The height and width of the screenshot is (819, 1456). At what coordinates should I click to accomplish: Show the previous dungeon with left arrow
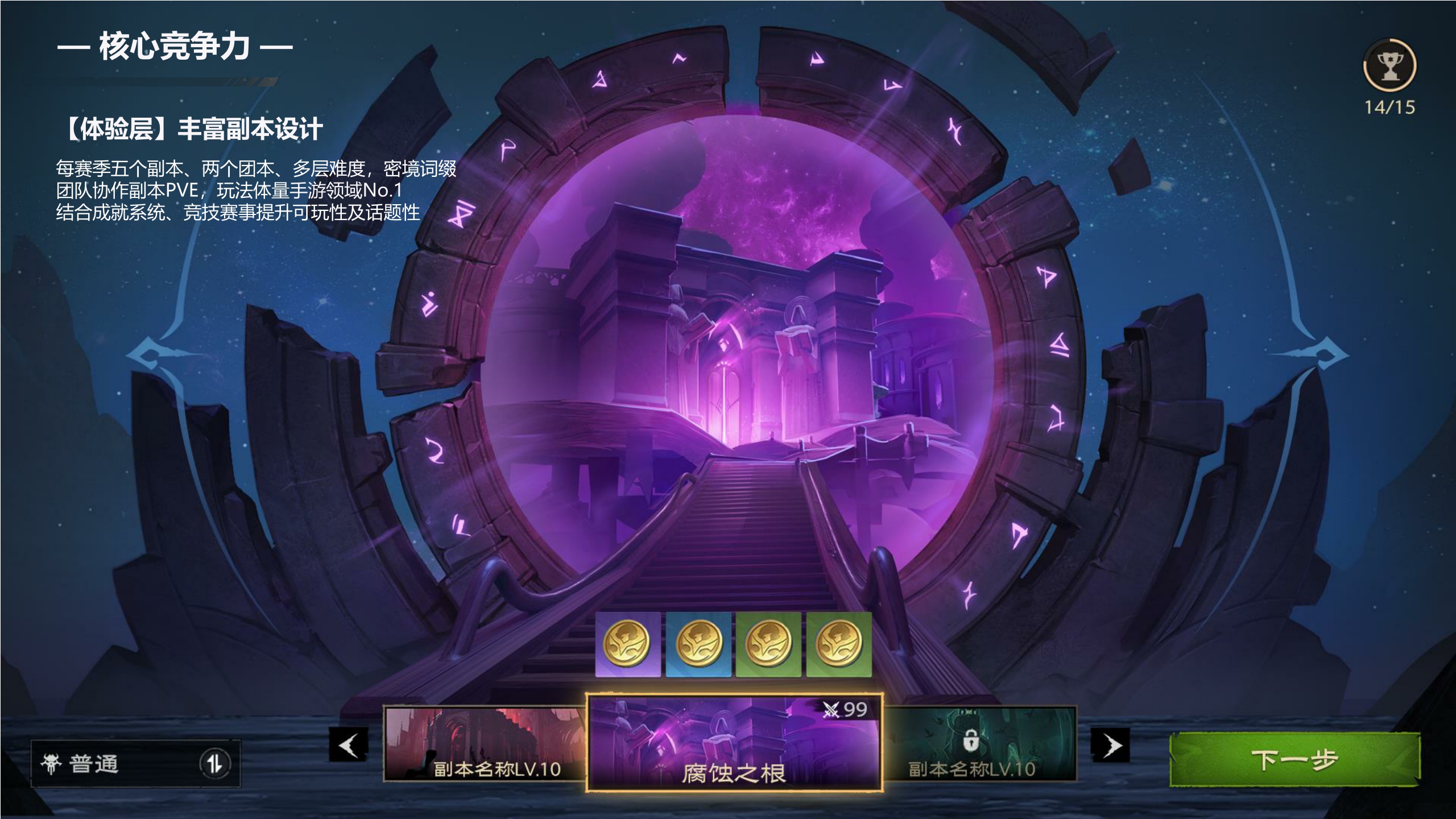pos(349,744)
